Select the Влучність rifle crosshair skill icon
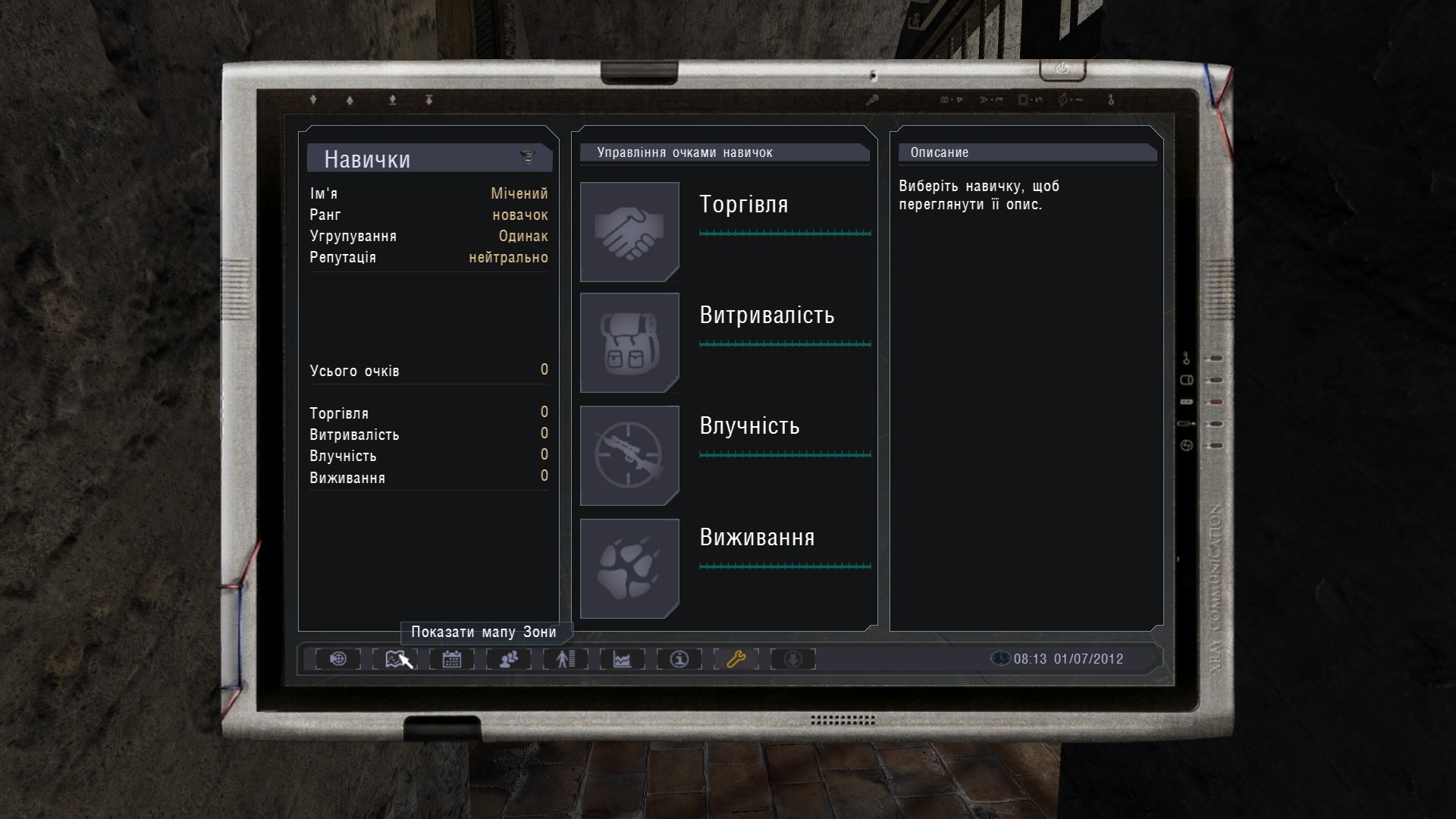Screen dimensions: 1456x819 coord(629,455)
